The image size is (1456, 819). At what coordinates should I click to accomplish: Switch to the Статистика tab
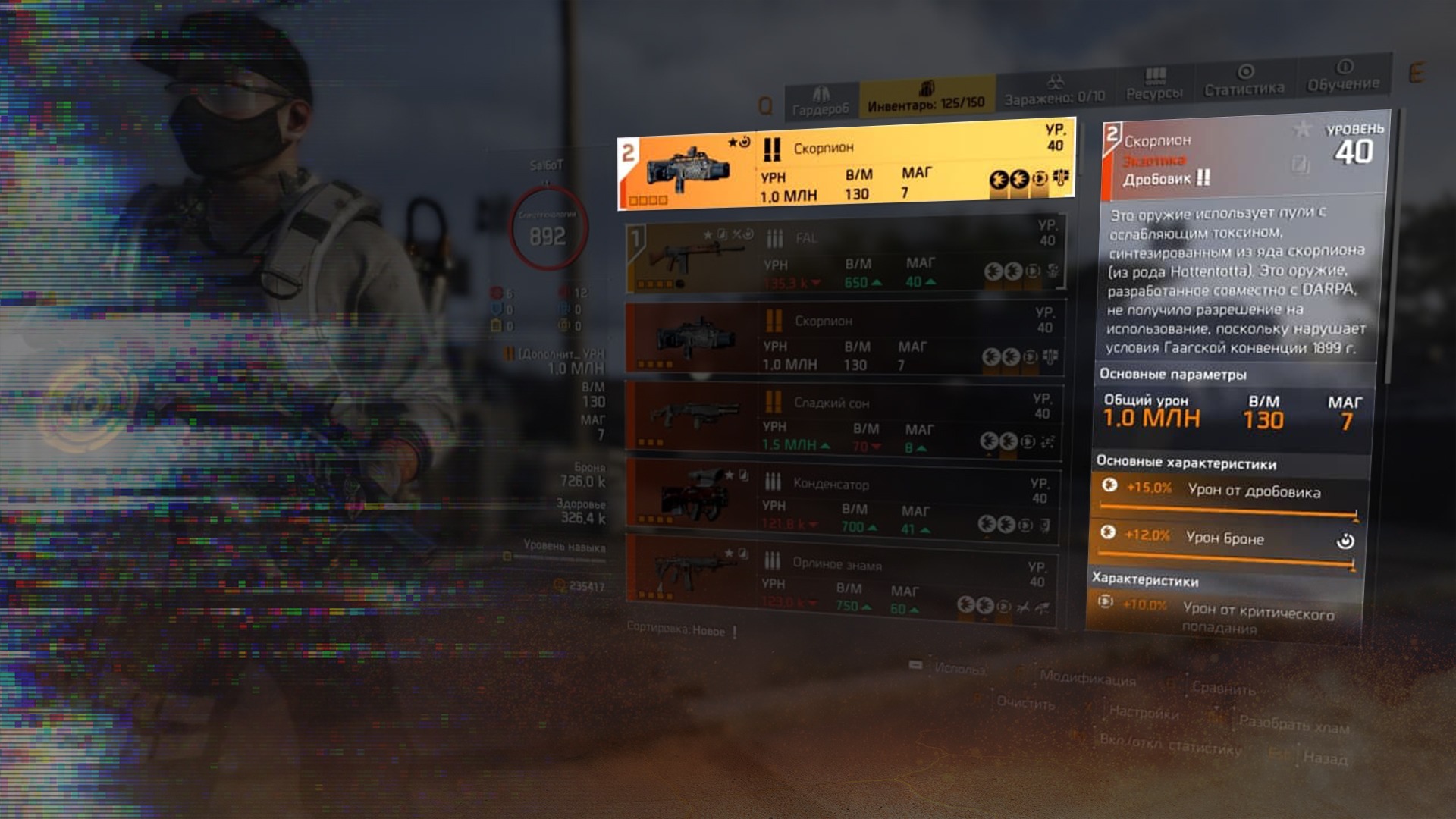click(x=1244, y=81)
